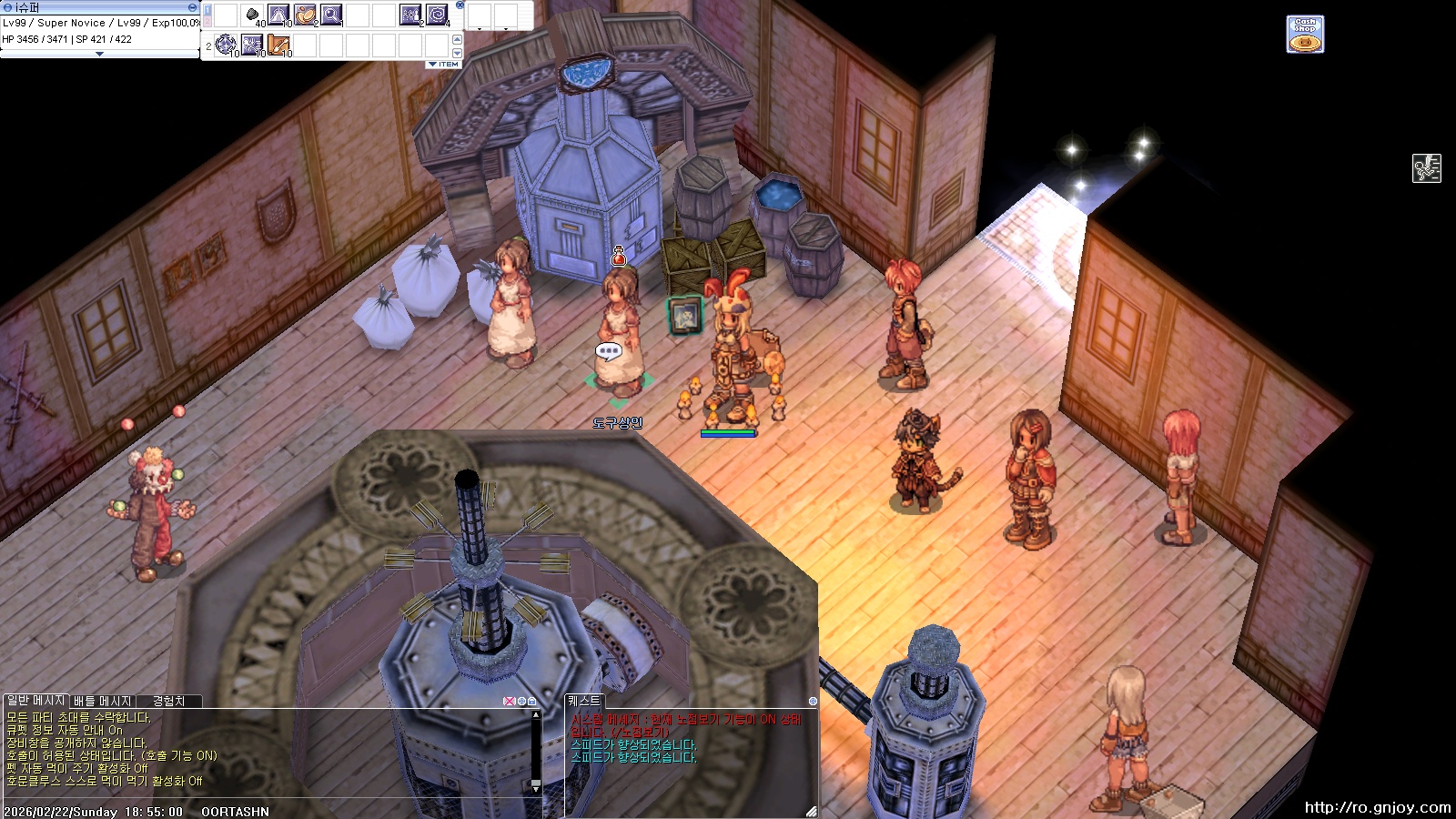Select the scroll and quill skill

coord(278,44)
